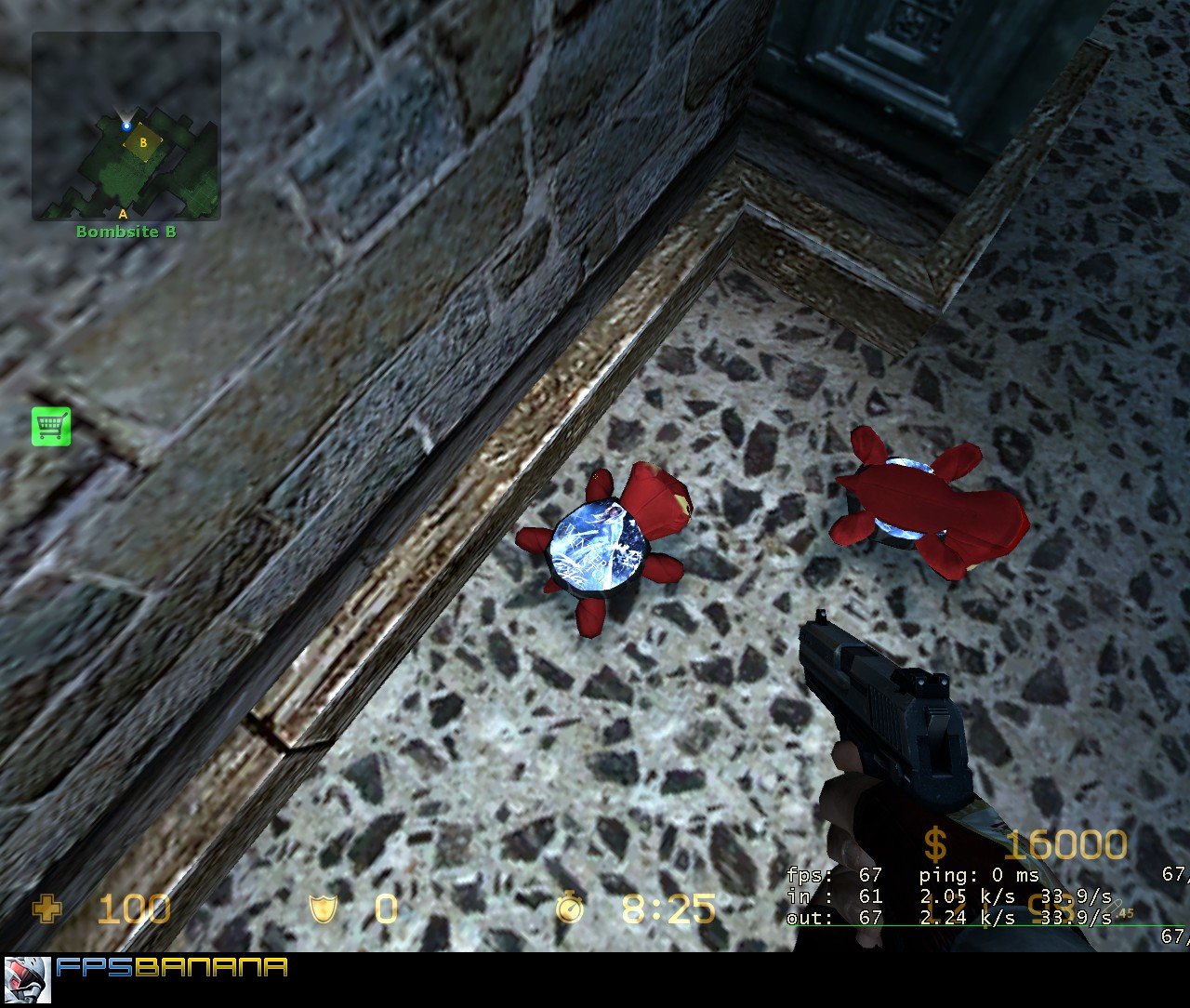Click the round timer stopwatch icon
1190x1008 pixels.
coord(569,907)
